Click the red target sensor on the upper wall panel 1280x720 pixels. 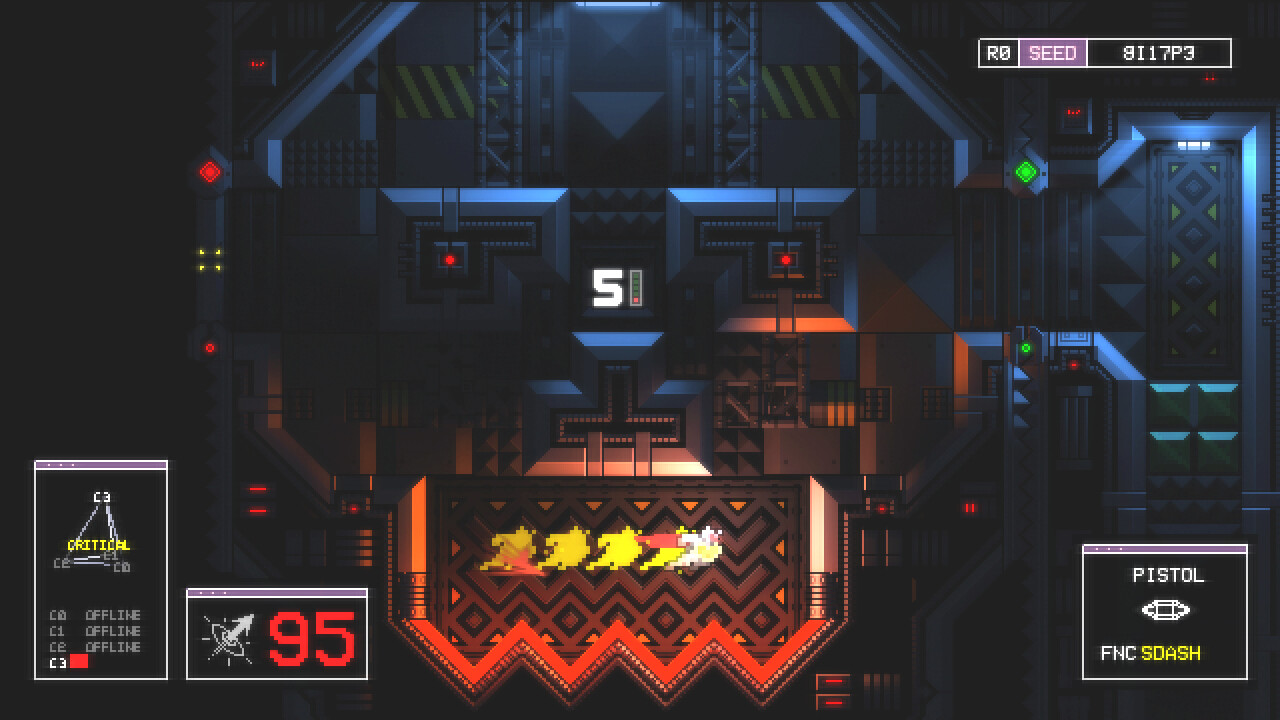452,259
